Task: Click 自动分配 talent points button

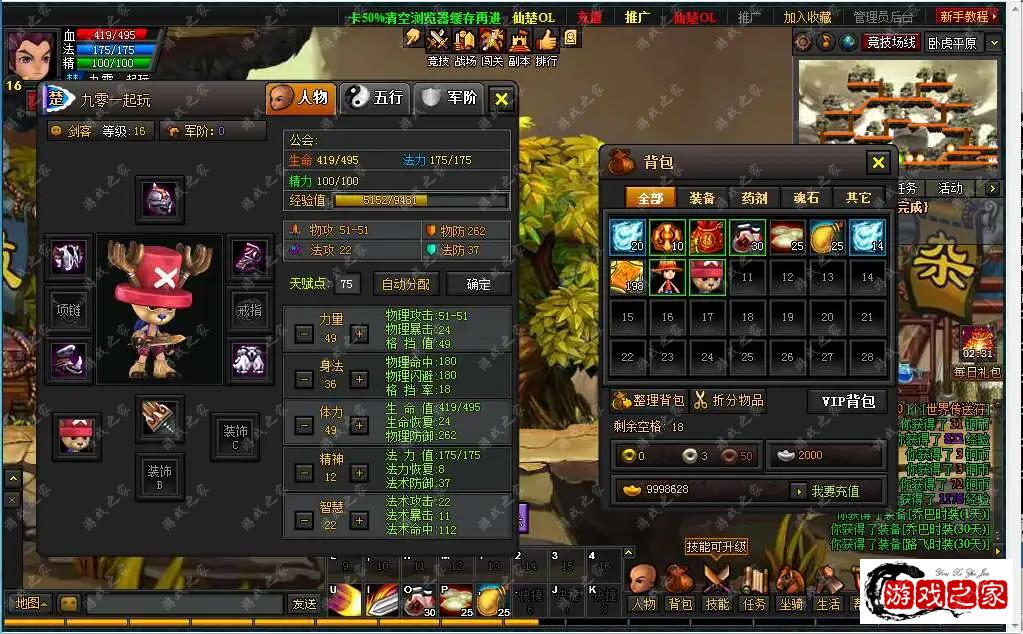Action: pos(405,284)
